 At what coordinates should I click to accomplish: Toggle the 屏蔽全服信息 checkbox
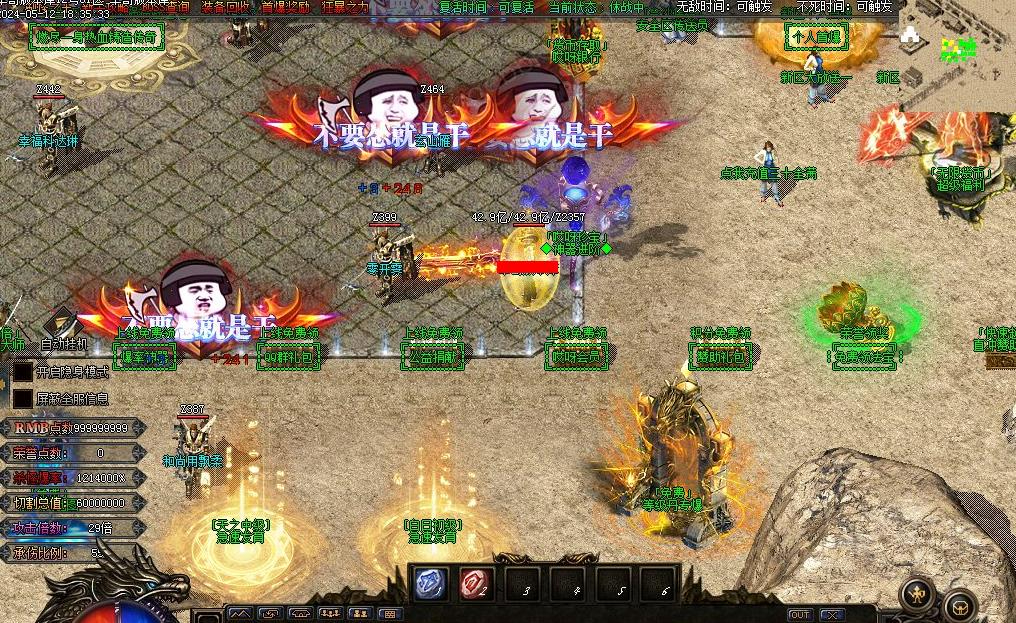coord(22,398)
